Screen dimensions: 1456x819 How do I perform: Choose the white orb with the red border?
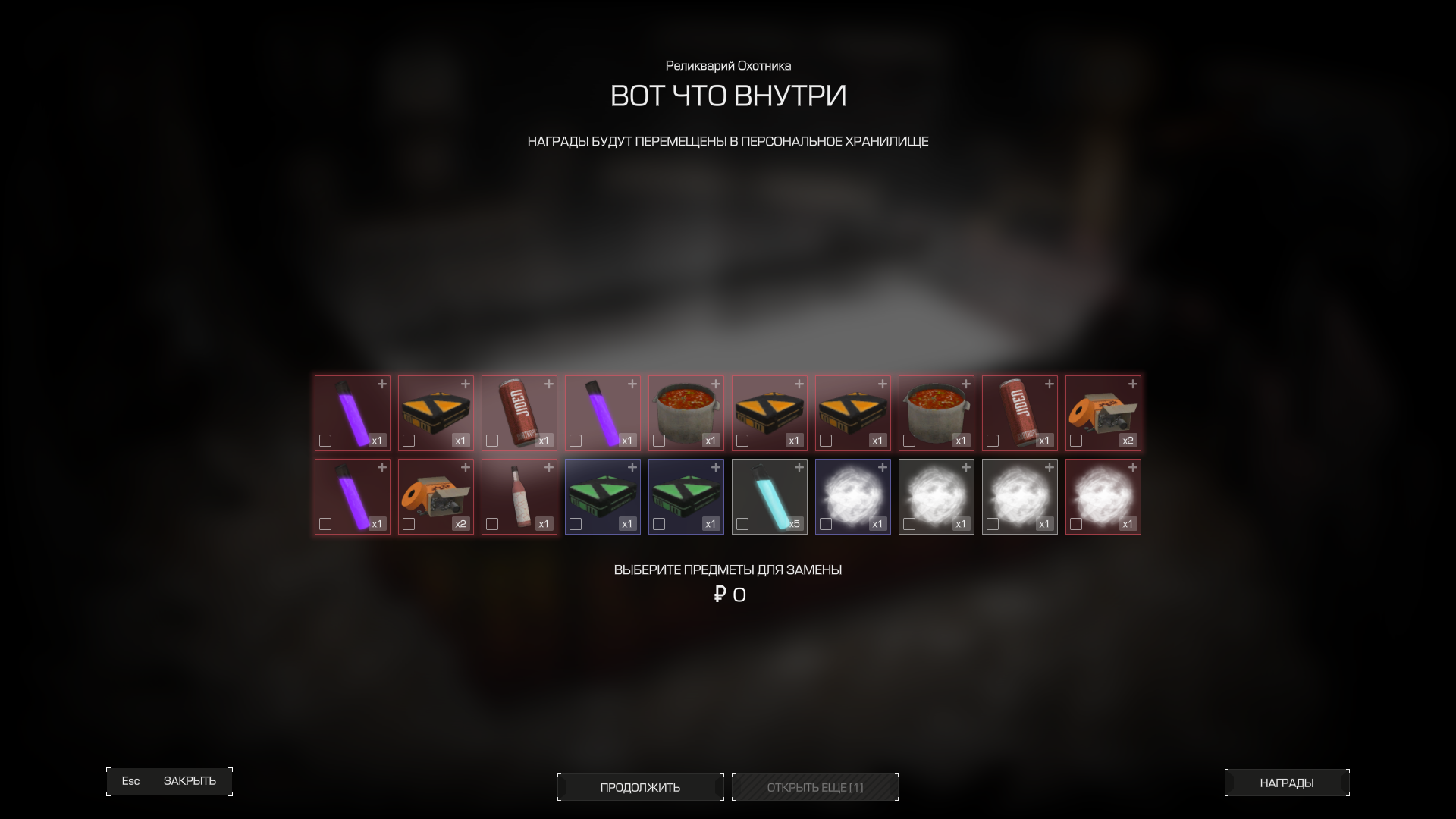coord(1103,496)
